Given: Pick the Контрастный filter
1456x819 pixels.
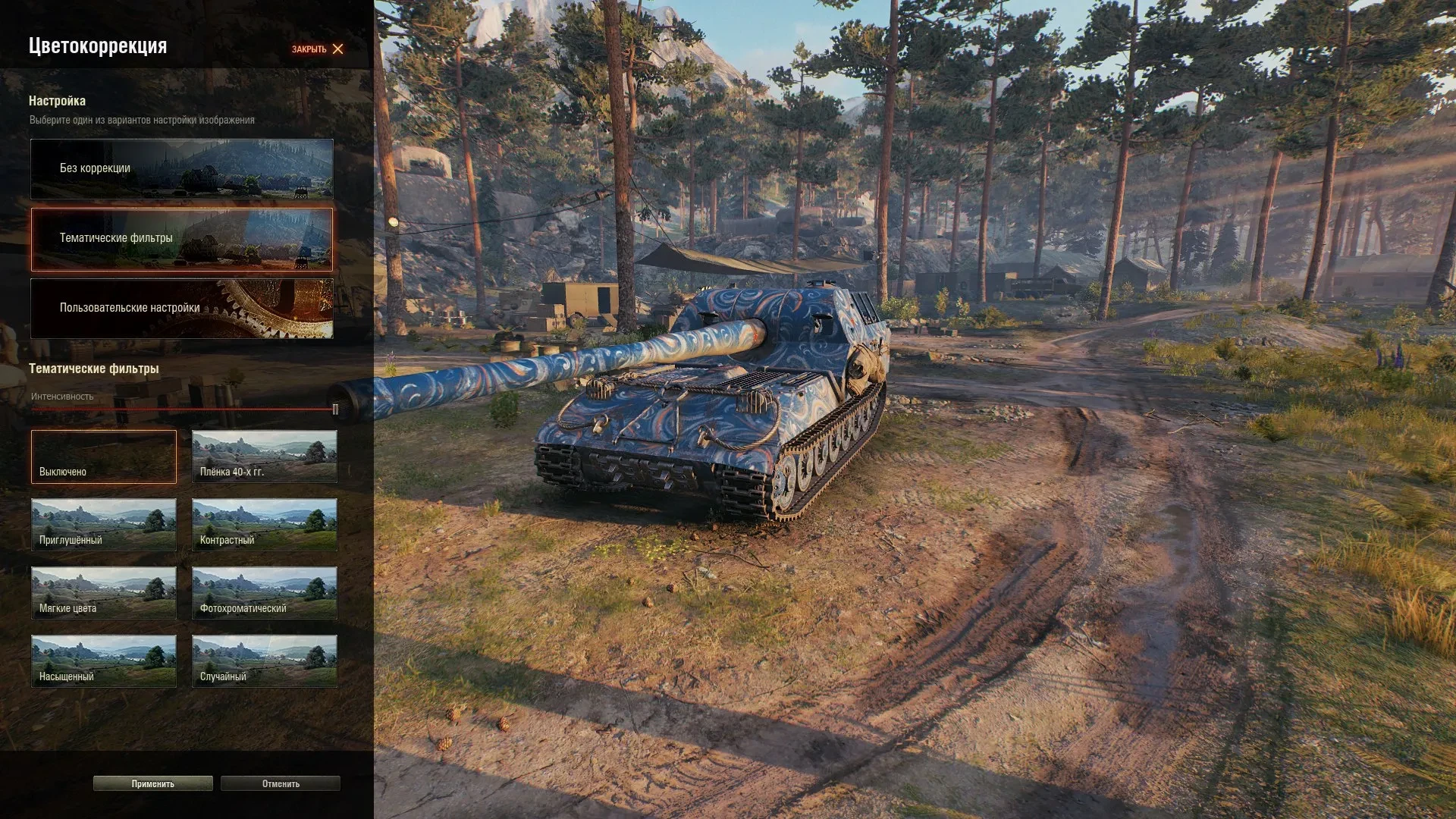Looking at the screenshot, I should (x=265, y=525).
